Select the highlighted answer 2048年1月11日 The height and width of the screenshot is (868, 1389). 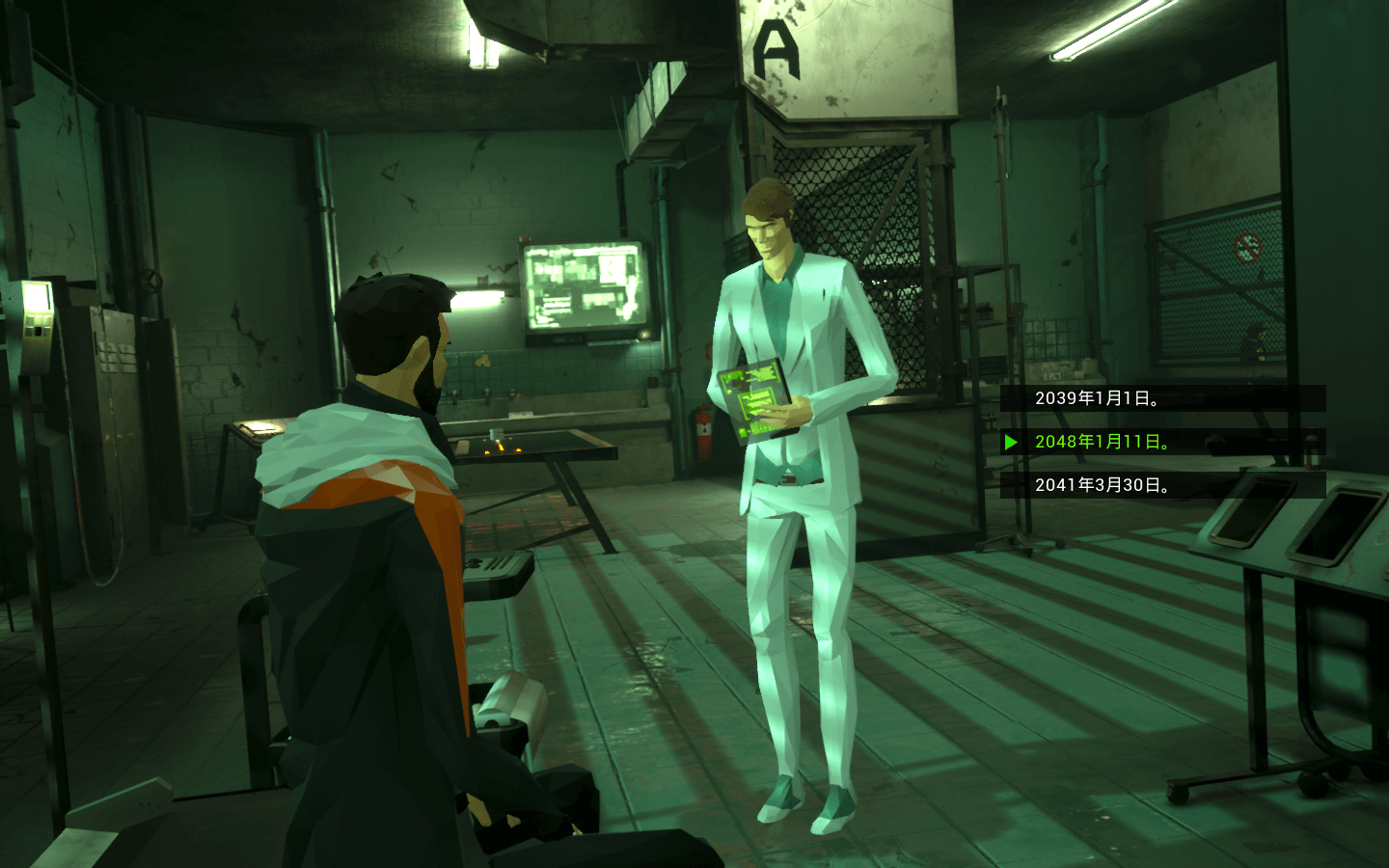tap(1103, 442)
